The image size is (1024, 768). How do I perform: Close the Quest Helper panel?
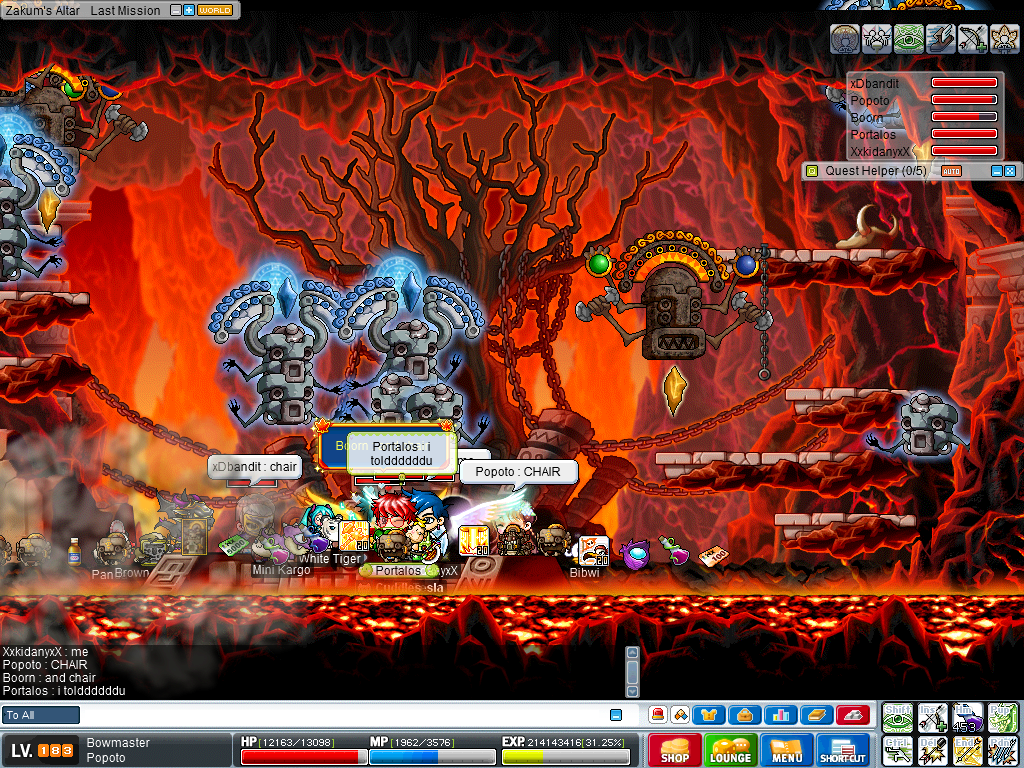(1010, 171)
